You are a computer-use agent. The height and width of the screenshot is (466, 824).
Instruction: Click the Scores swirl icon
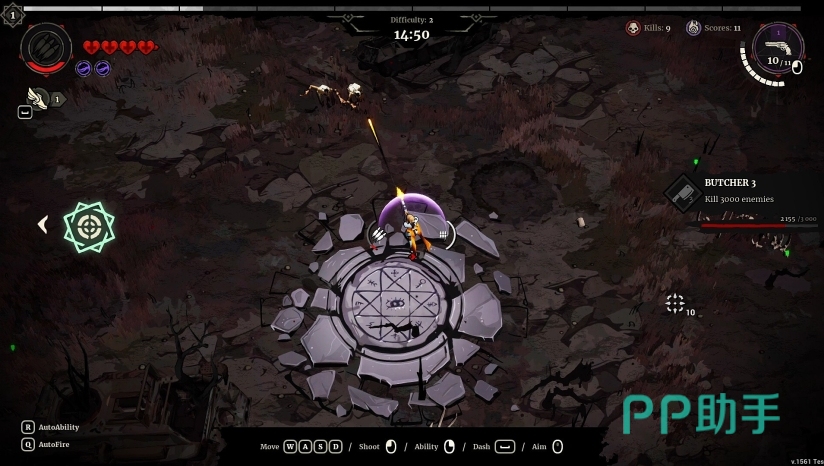tap(693, 28)
